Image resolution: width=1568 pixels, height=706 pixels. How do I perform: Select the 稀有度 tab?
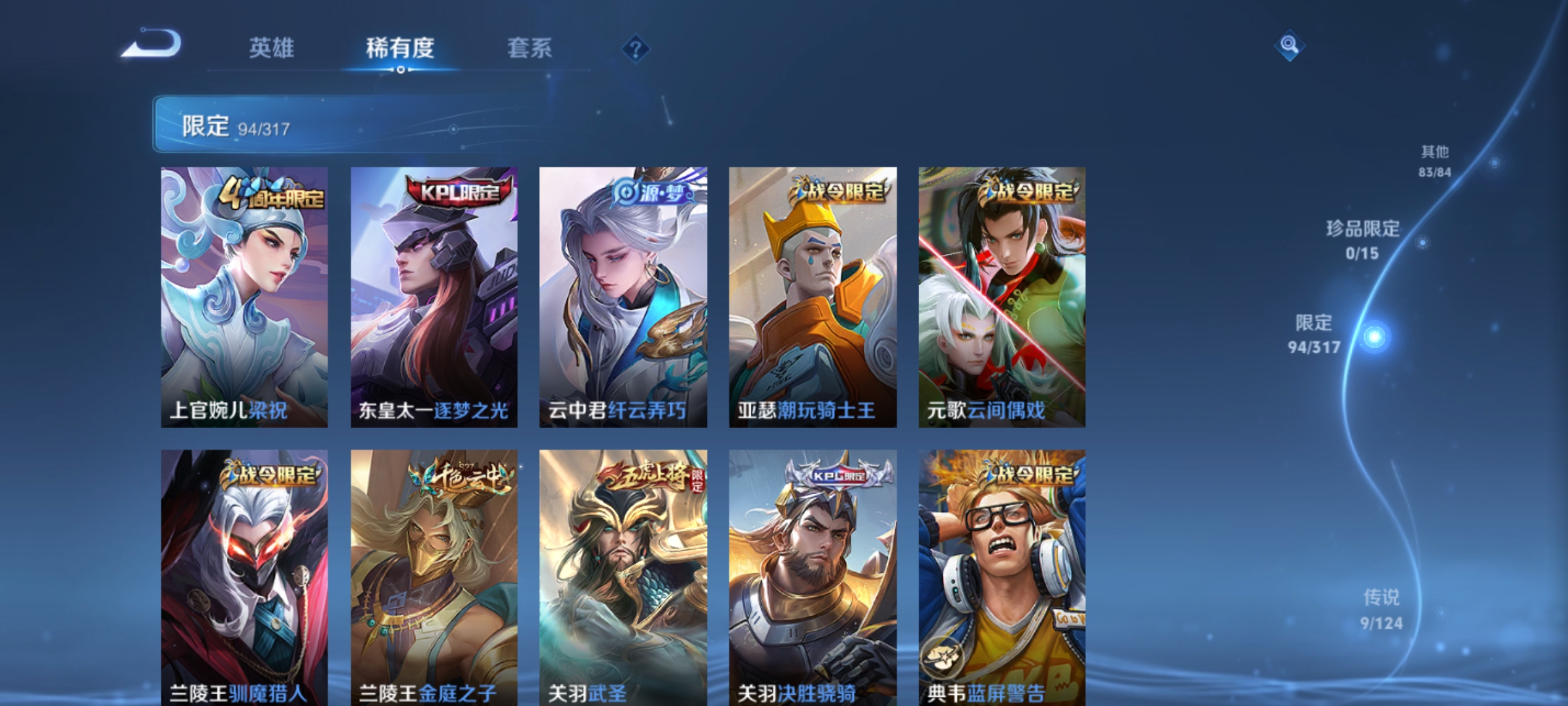pyautogui.click(x=400, y=48)
